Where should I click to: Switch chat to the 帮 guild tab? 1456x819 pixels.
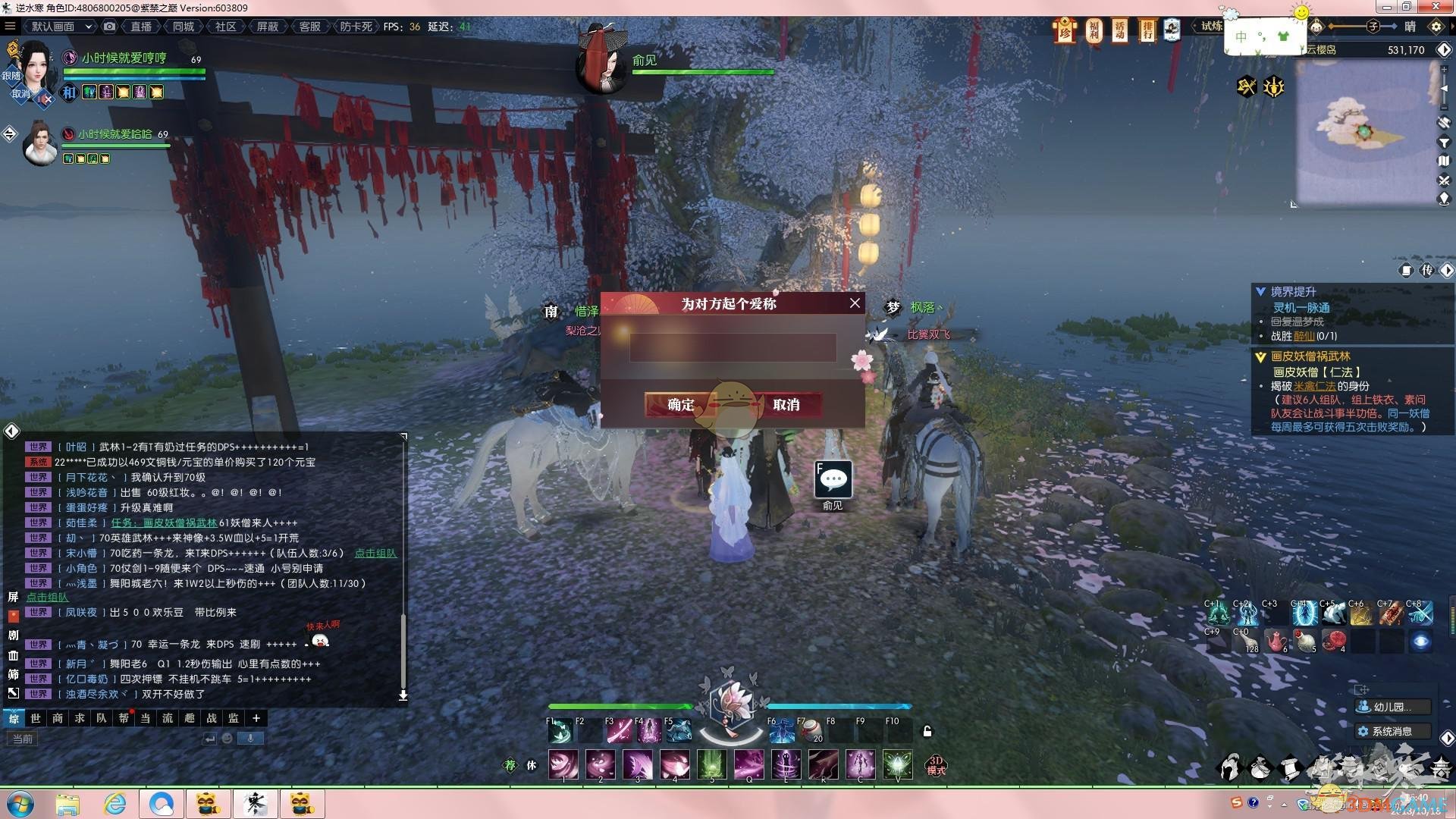(124, 718)
